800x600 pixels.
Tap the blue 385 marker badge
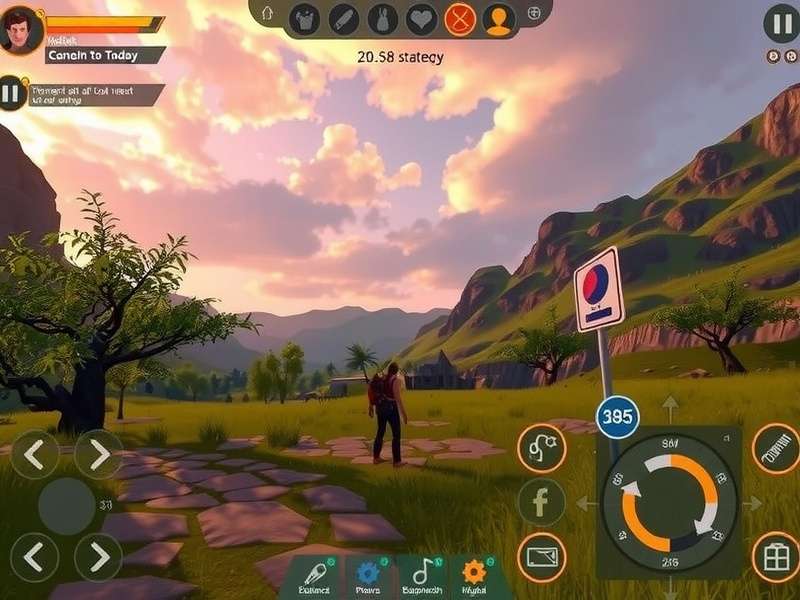(618, 416)
